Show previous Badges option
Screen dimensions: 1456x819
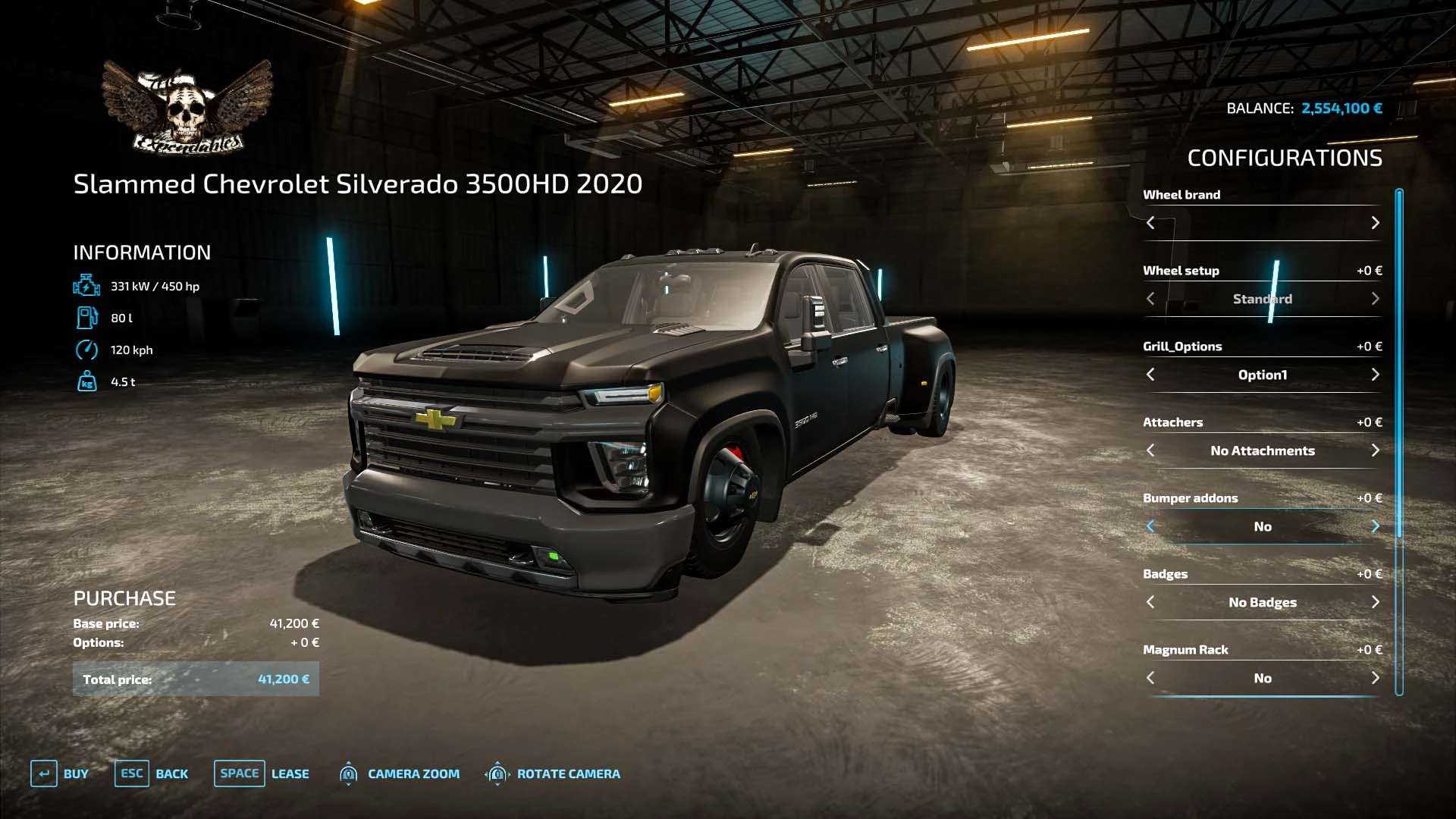[1150, 602]
